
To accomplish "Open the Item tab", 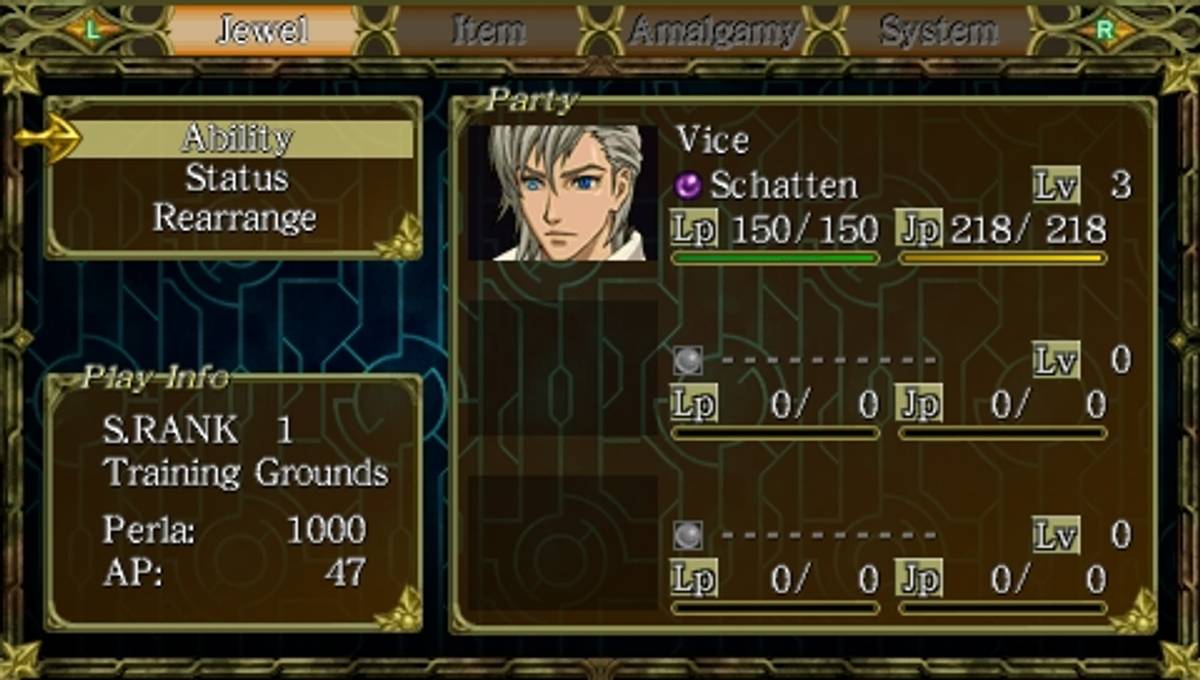I will click(489, 30).
